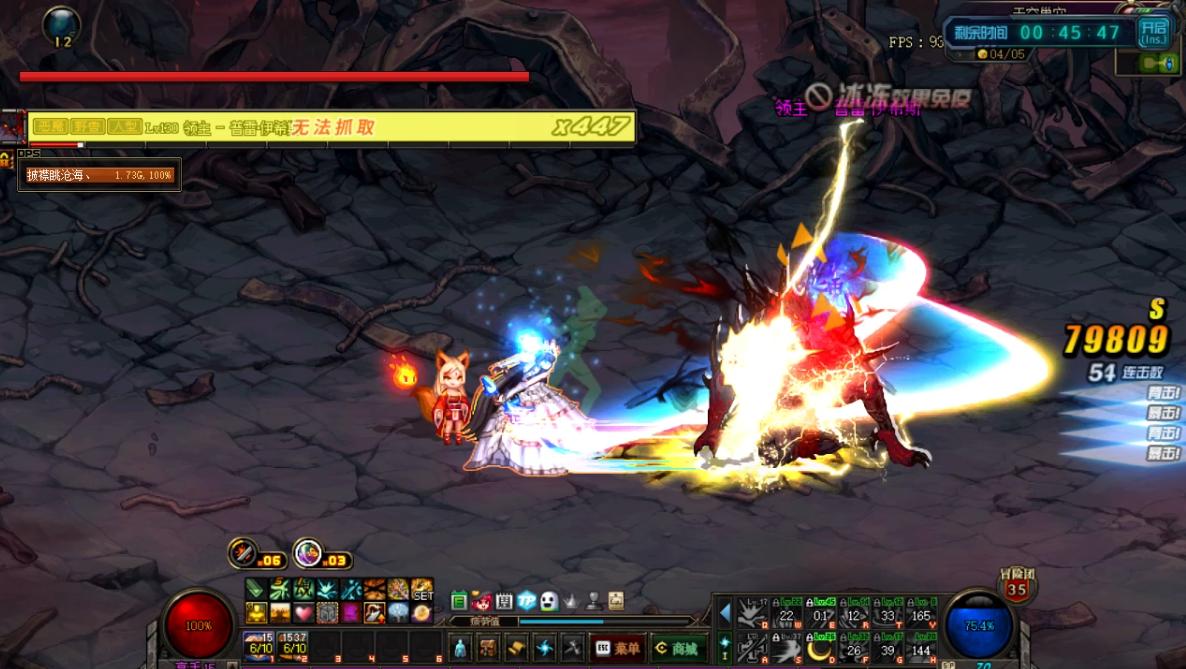Open the scroll quest icon
Image resolution: width=1186 pixels, height=669 pixels.
click(x=516, y=648)
